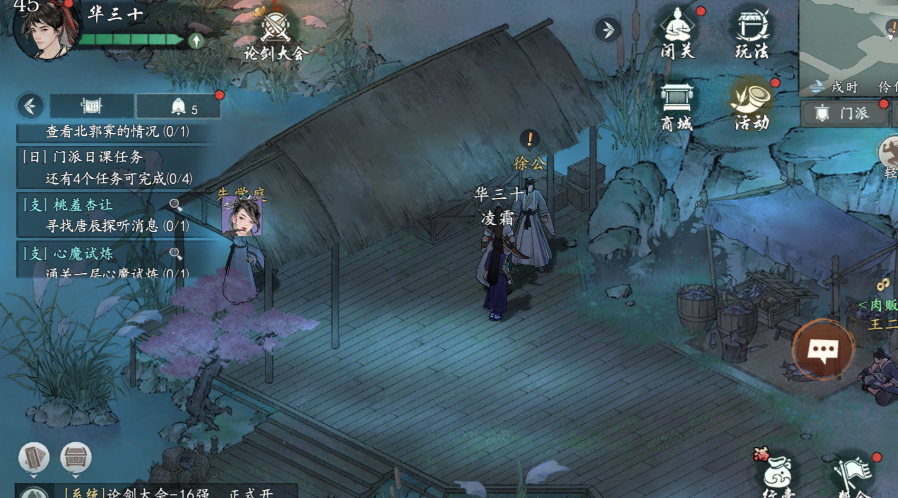Image resolution: width=898 pixels, height=498 pixels.
Task: Open the 玩法 gameplay menu
Action: click(752, 32)
